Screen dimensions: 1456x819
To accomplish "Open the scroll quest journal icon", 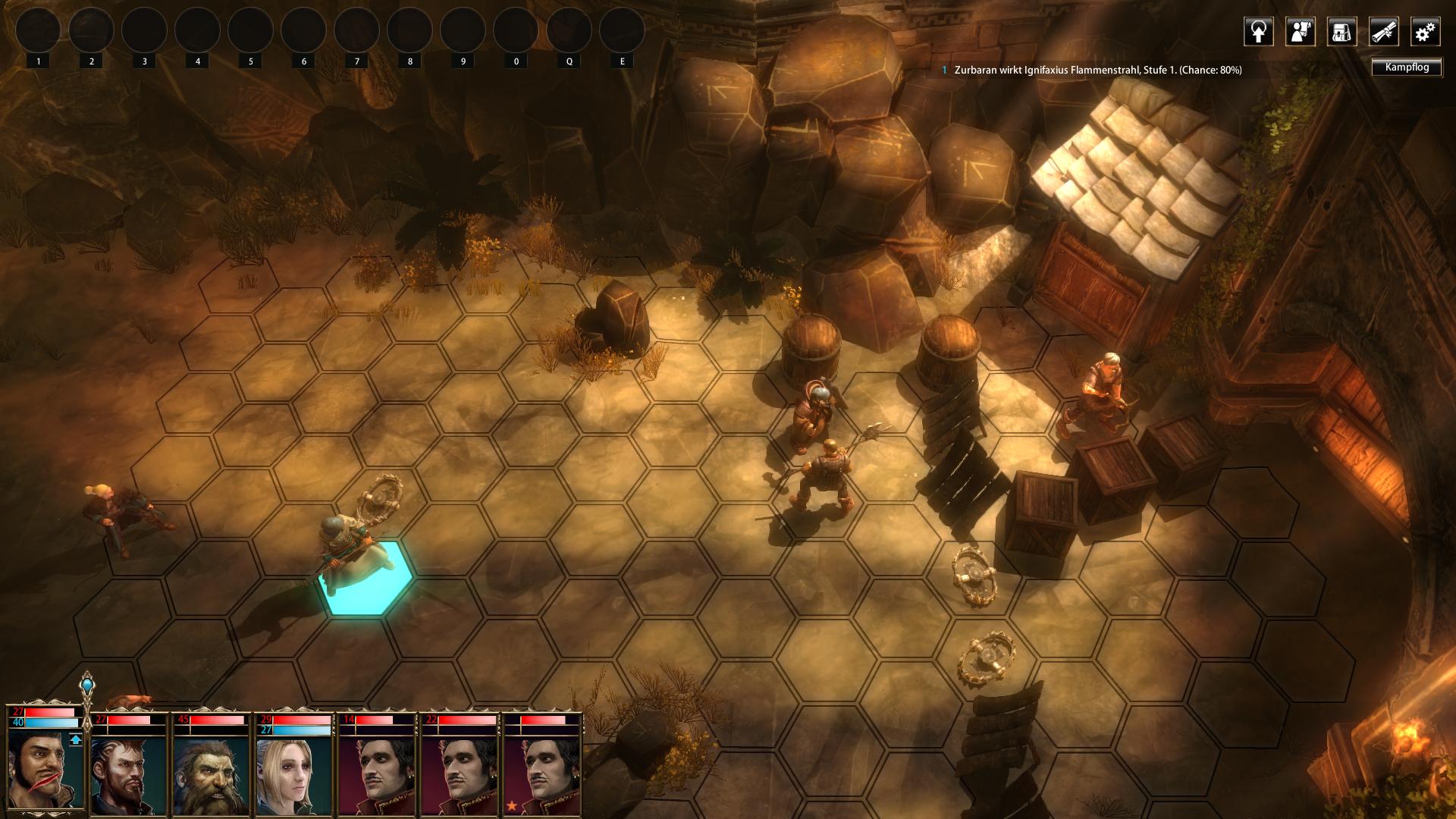I will 1383,32.
